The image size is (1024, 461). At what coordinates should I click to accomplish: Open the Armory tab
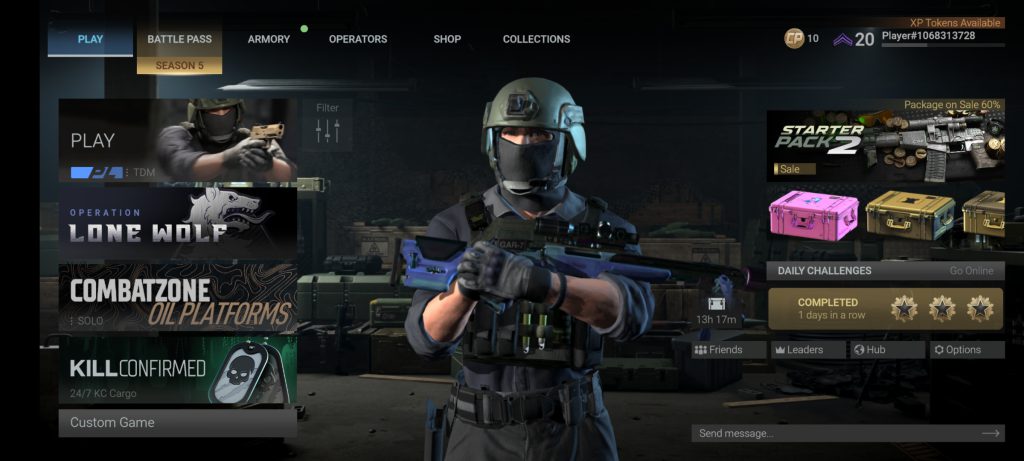(x=269, y=39)
